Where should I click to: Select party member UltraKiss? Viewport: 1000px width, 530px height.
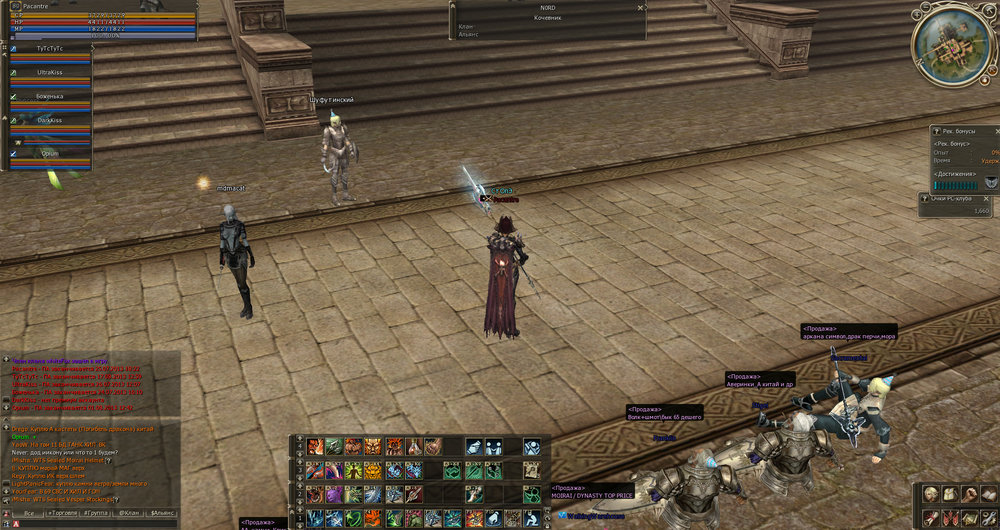[49, 74]
